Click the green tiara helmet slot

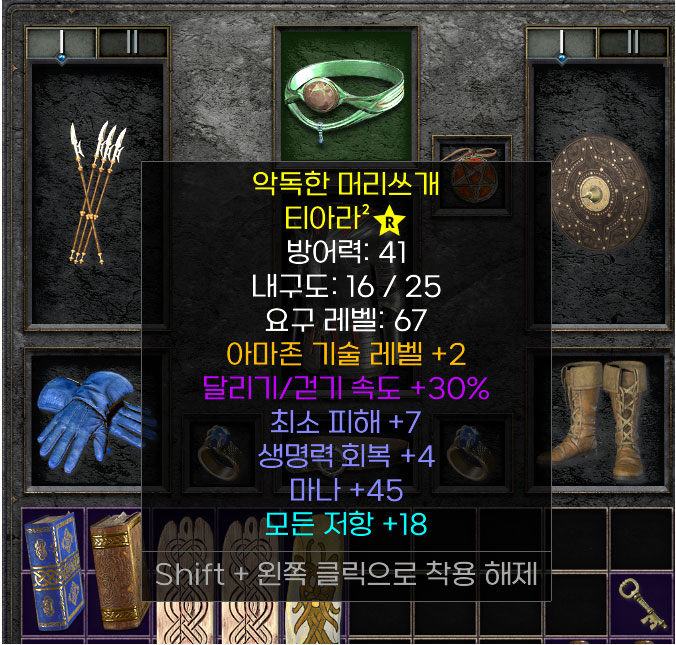pos(345,88)
